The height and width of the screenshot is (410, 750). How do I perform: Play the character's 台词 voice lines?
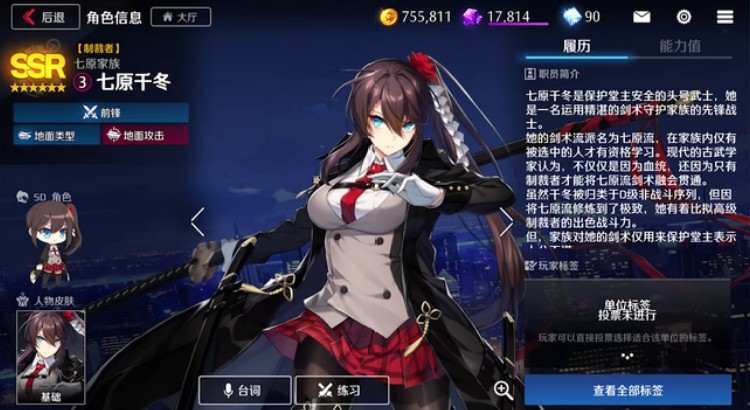point(245,390)
